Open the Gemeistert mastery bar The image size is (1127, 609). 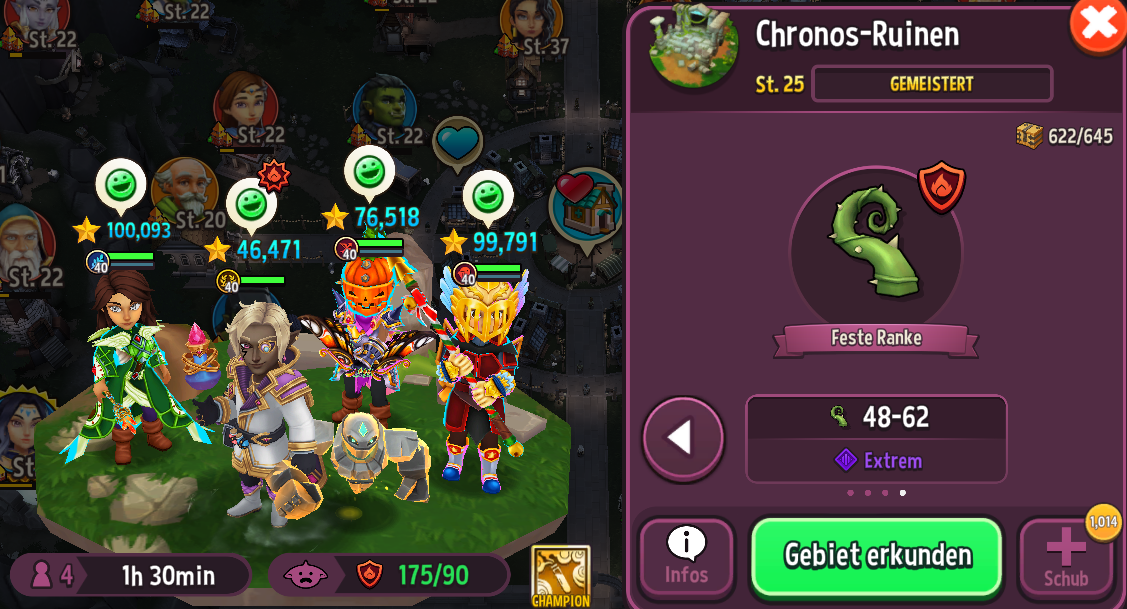tap(931, 84)
